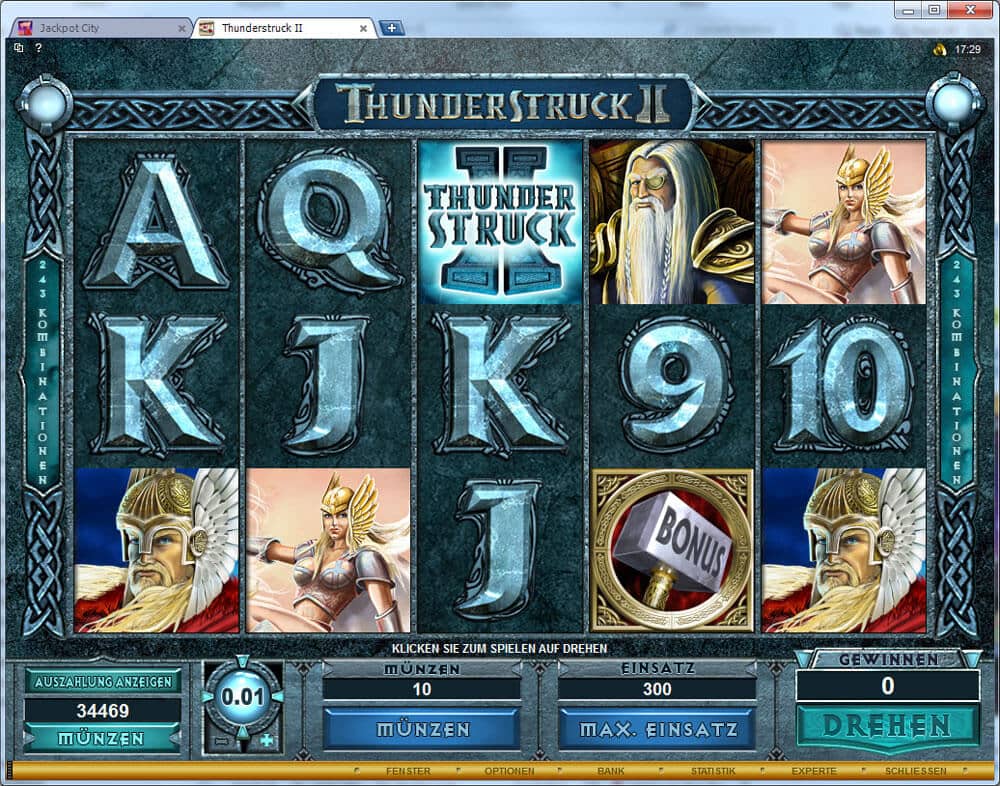Spin the reels with the Drehen button
Viewport: 1000px width, 786px height.
[887, 725]
